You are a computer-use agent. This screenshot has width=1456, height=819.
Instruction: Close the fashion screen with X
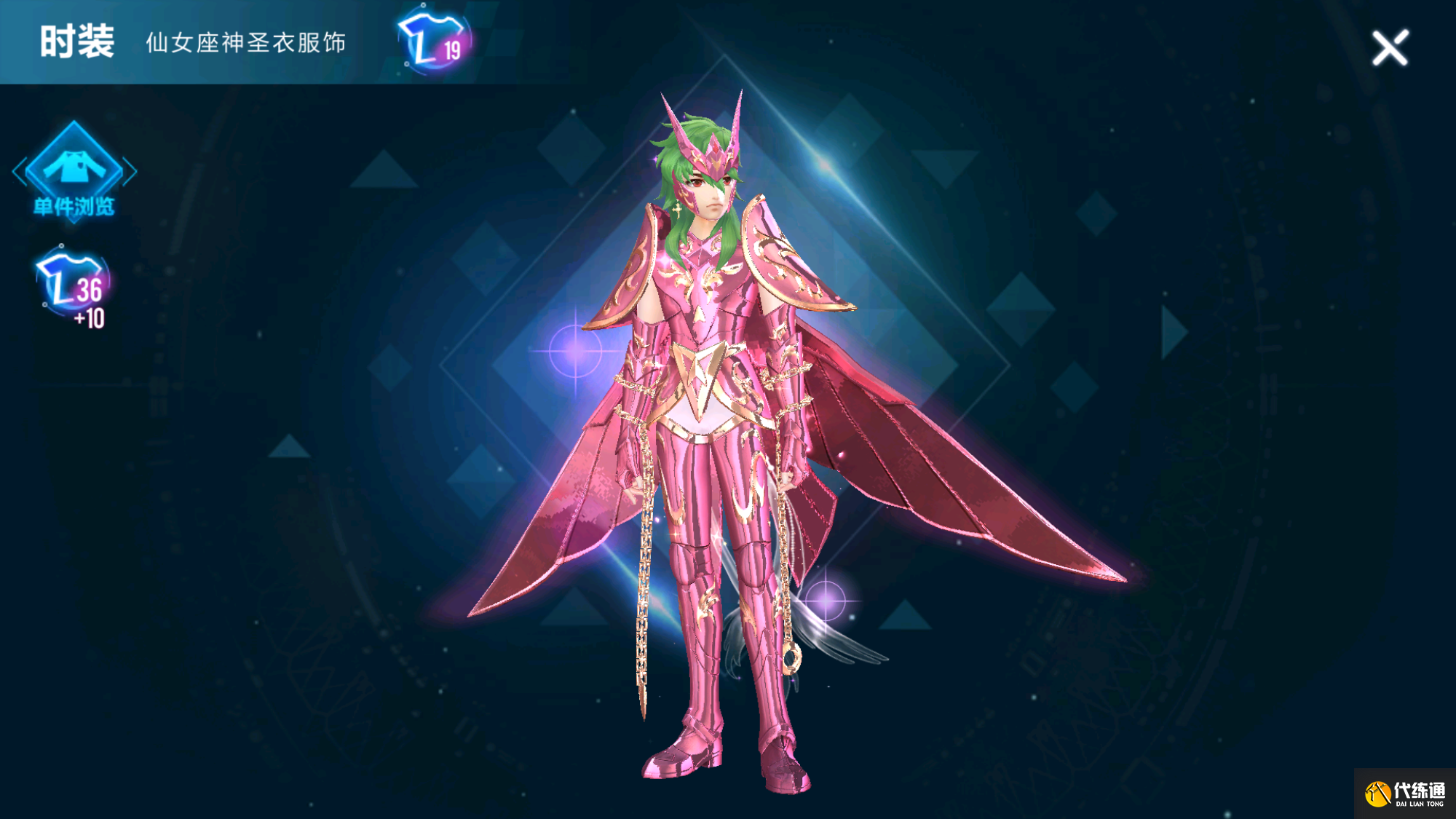(1390, 48)
